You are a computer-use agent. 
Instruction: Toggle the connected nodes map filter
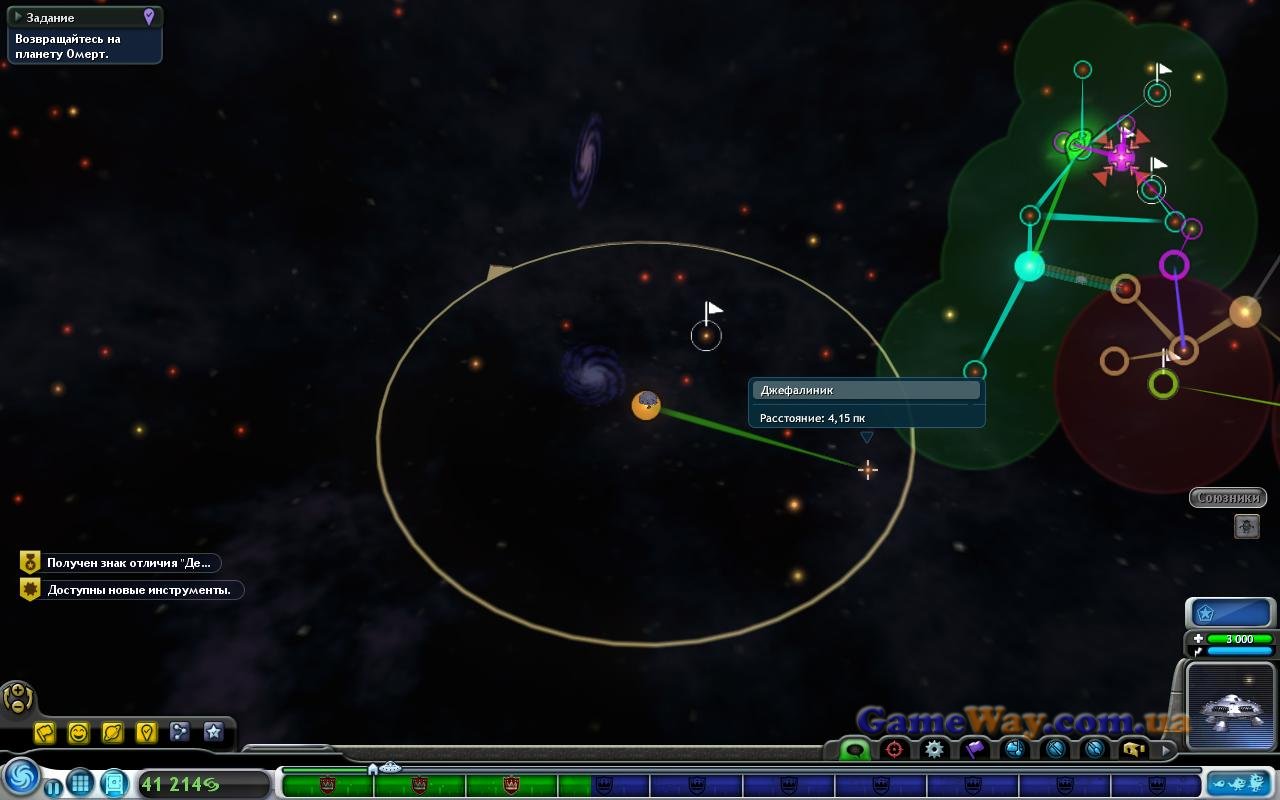pos(180,733)
